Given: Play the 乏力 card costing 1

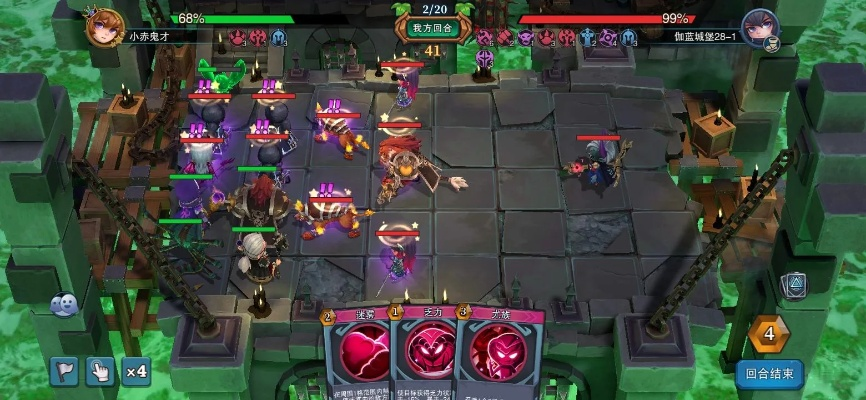Looking at the screenshot, I should [x=423, y=355].
